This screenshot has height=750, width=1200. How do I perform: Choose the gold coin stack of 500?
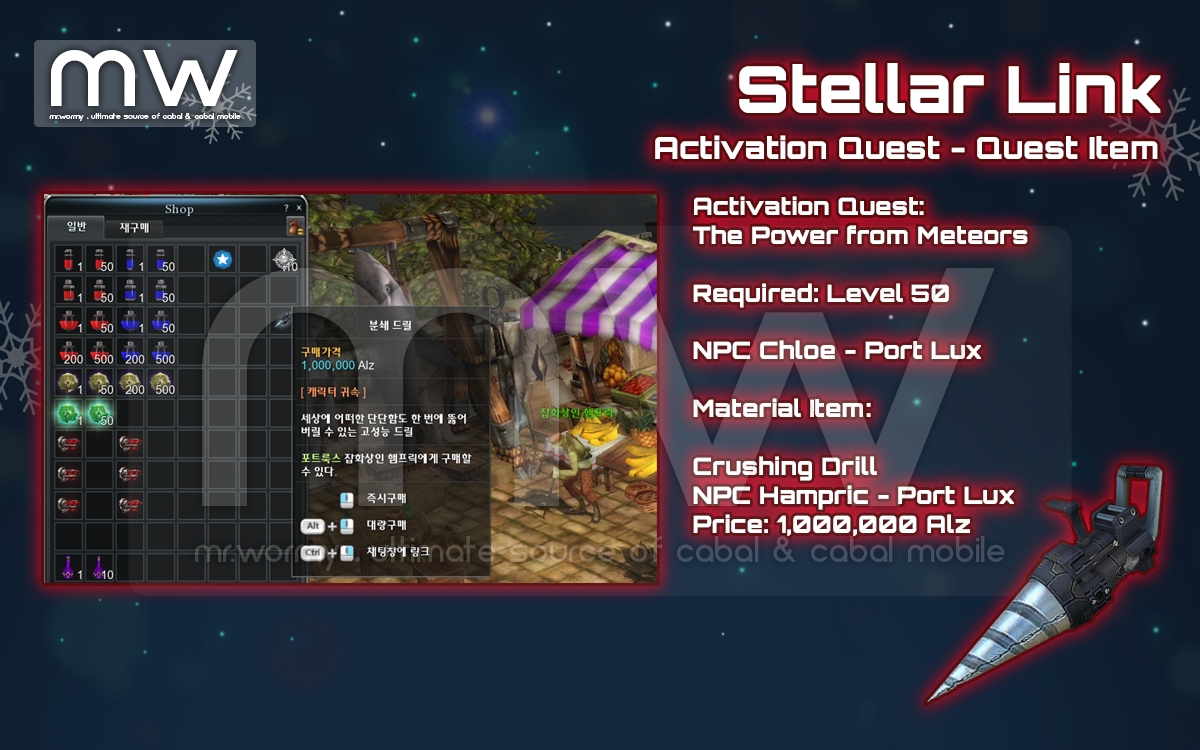160,383
